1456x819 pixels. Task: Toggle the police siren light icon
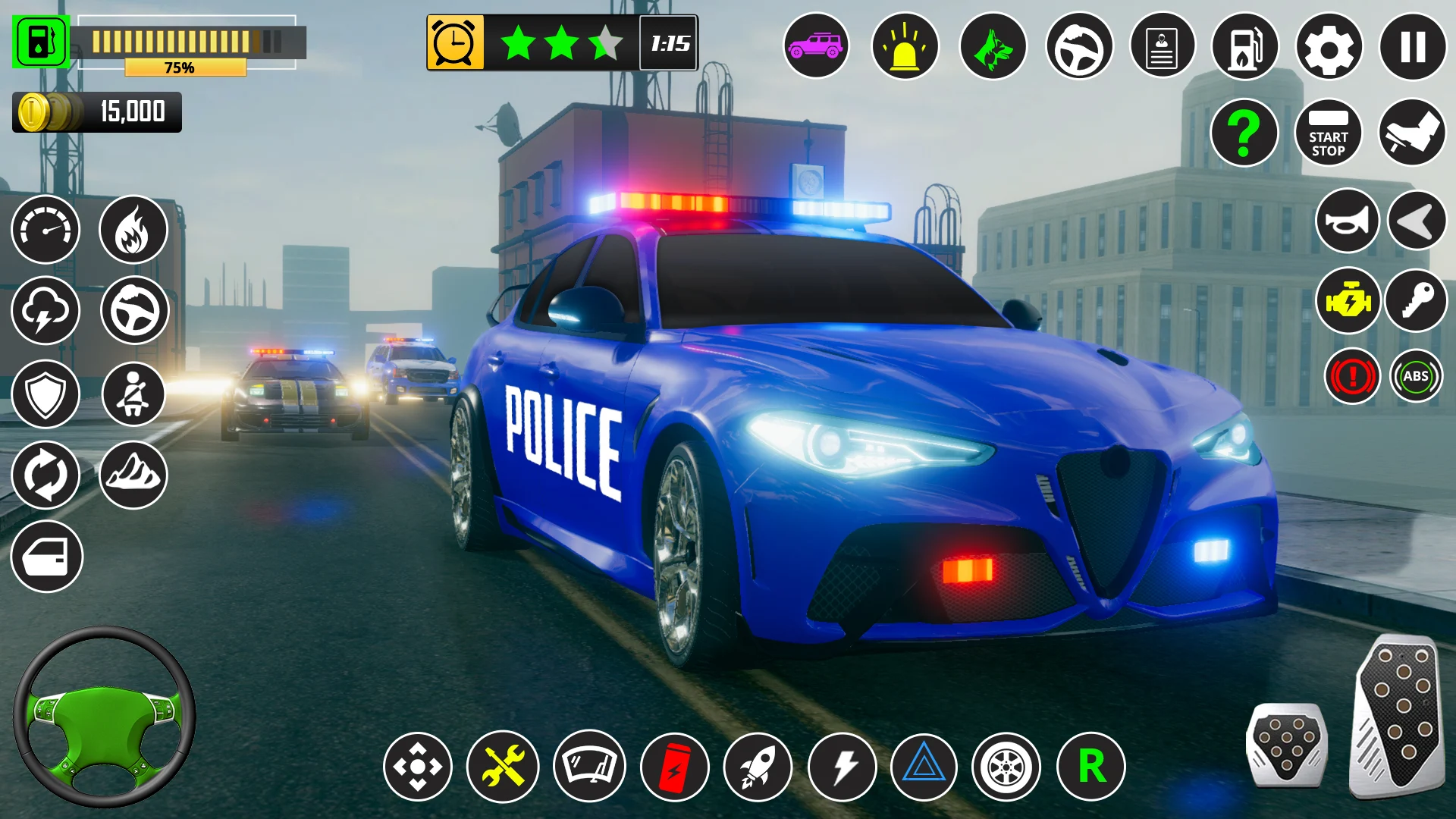(905, 47)
